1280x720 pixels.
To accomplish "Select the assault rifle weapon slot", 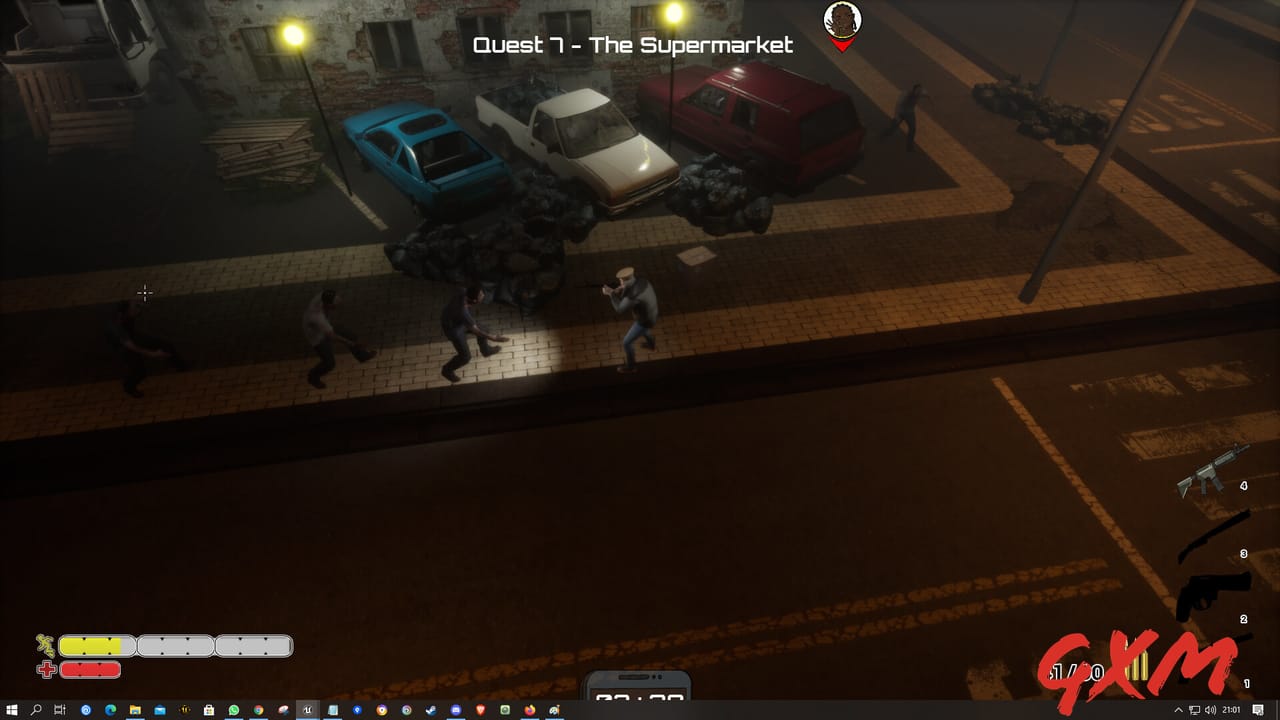I will pyautogui.click(x=1212, y=471).
